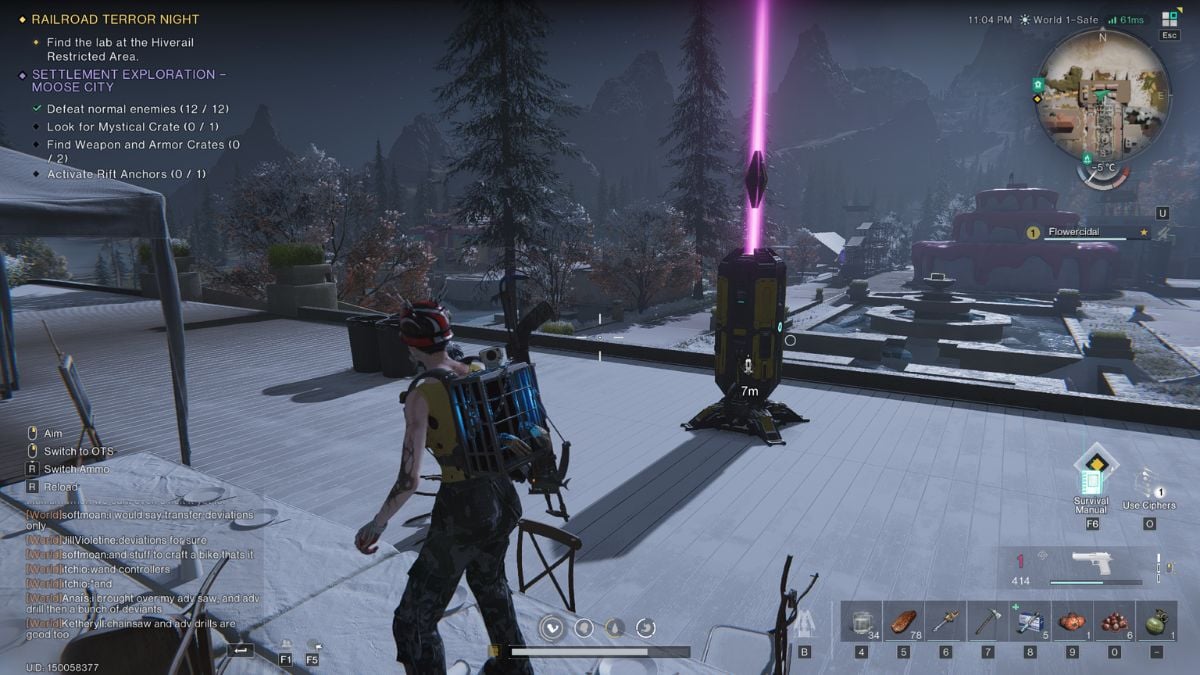Select the green grenade slot
Viewport: 1200px width, 675px height.
click(x=1155, y=622)
